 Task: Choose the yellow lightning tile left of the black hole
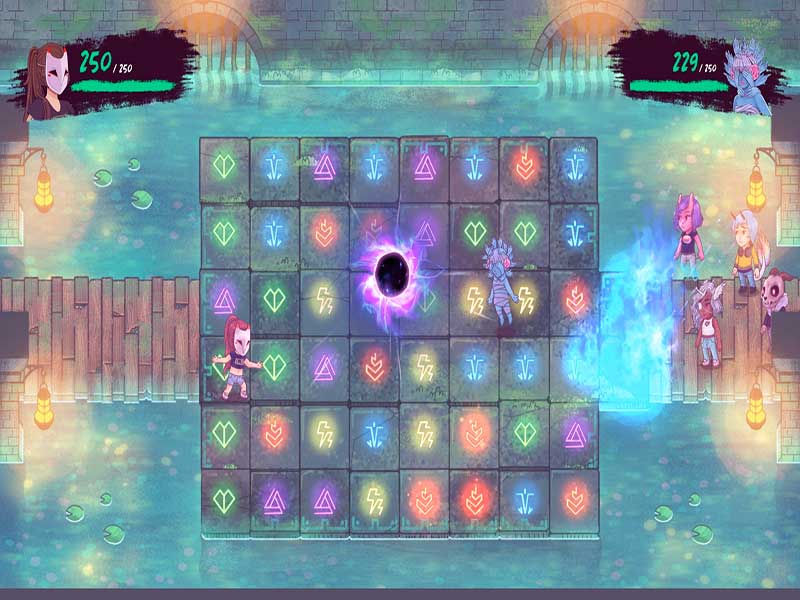point(324,298)
